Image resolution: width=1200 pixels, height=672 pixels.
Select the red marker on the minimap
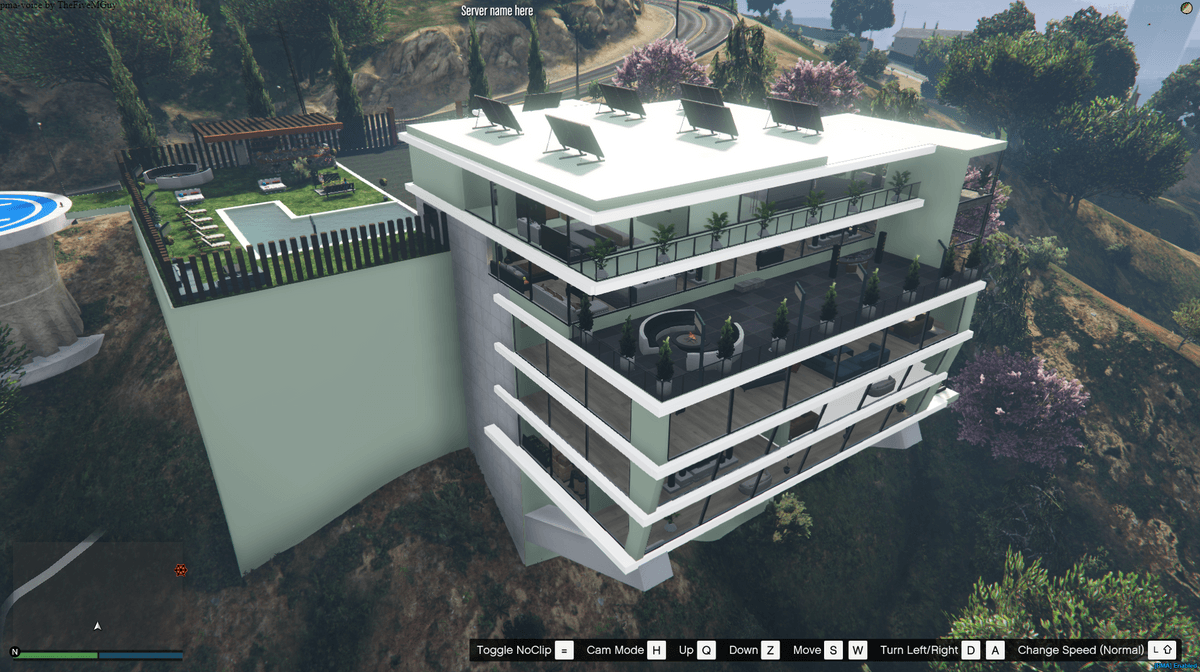[x=181, y=570]
